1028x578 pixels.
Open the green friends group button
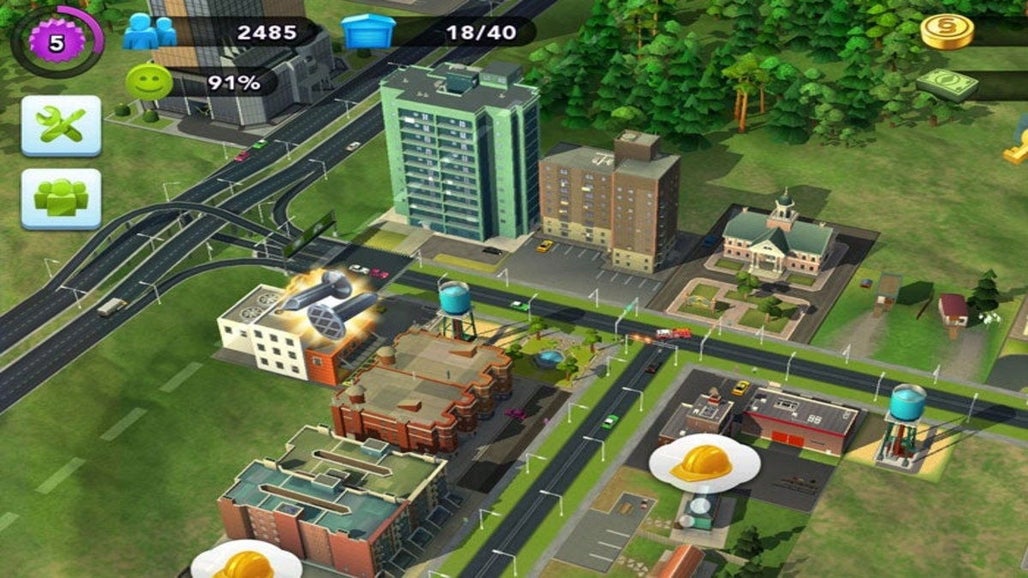(61, 198)
